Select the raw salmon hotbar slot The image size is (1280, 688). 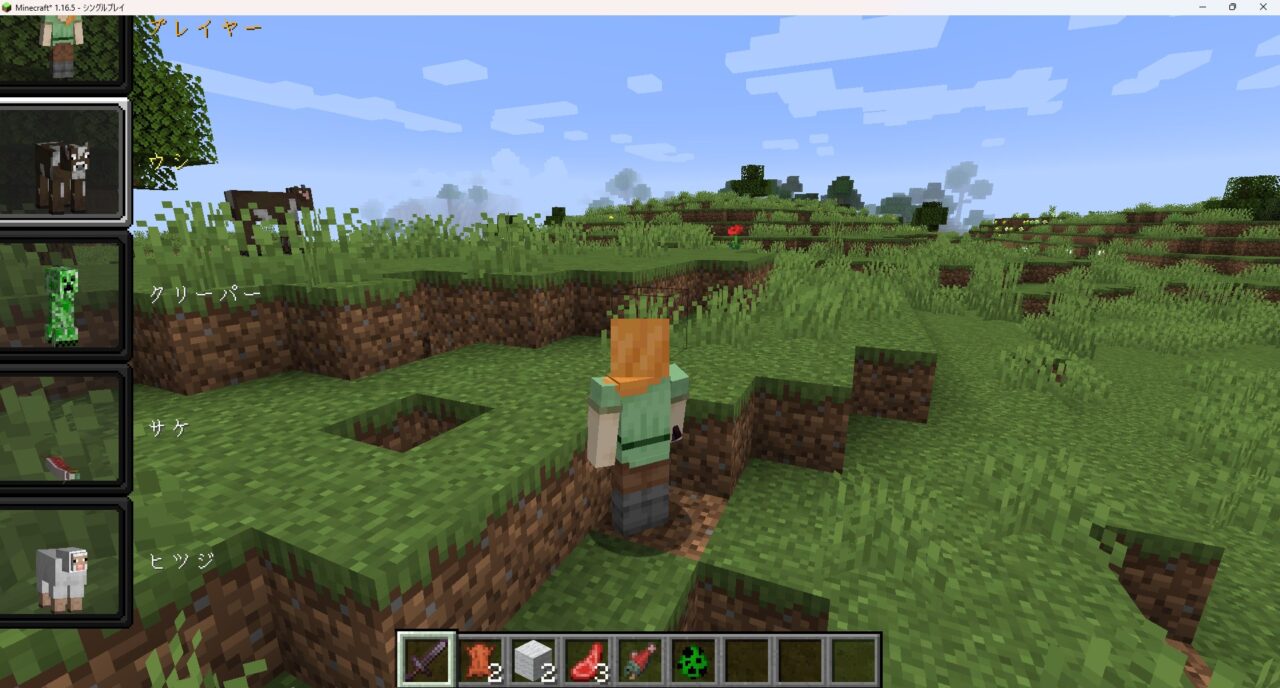coord(641,660)
